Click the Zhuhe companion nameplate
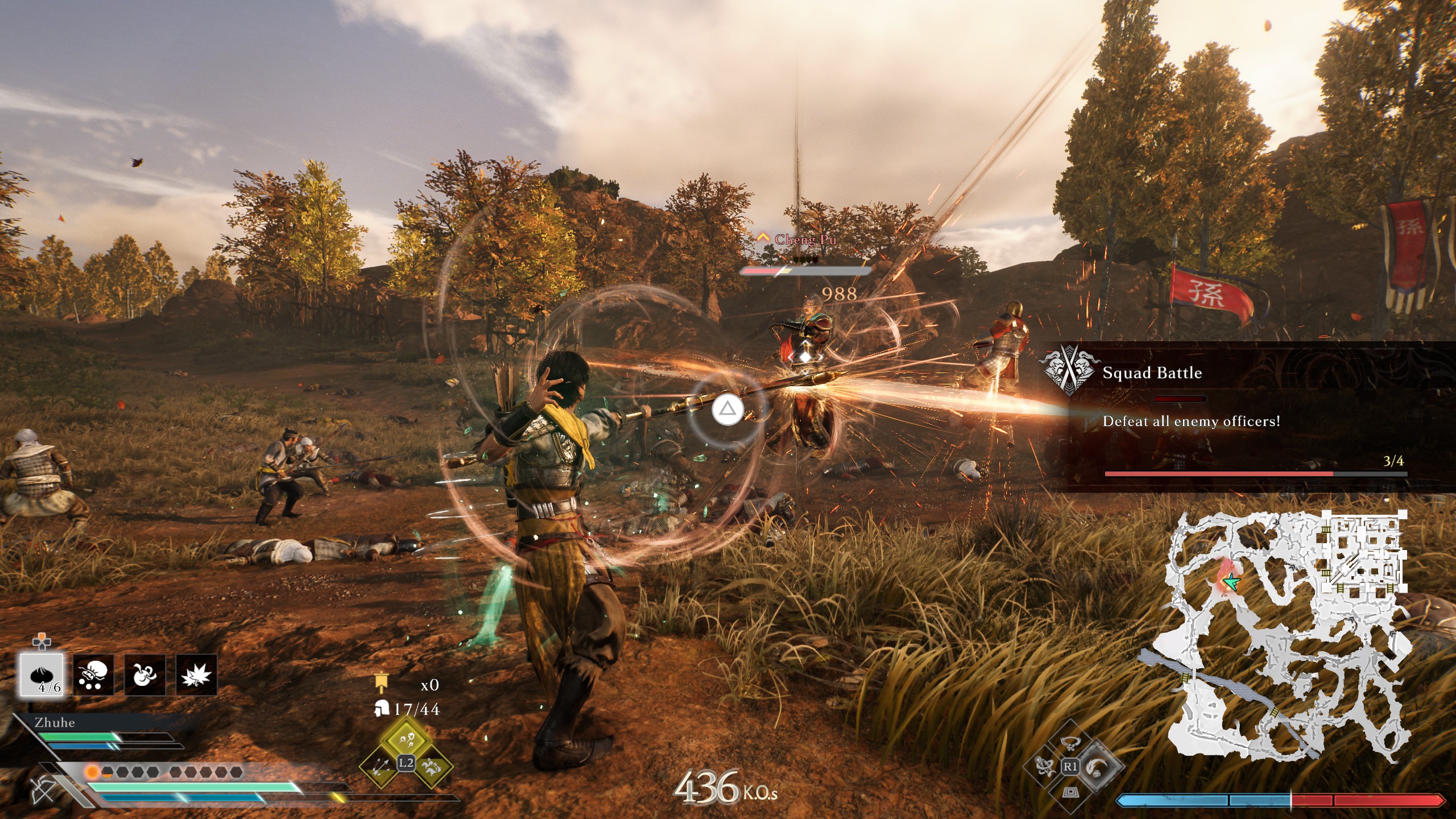Image resolution: width=1456 pixels, height=819 pixels. (x=55, y=722)
